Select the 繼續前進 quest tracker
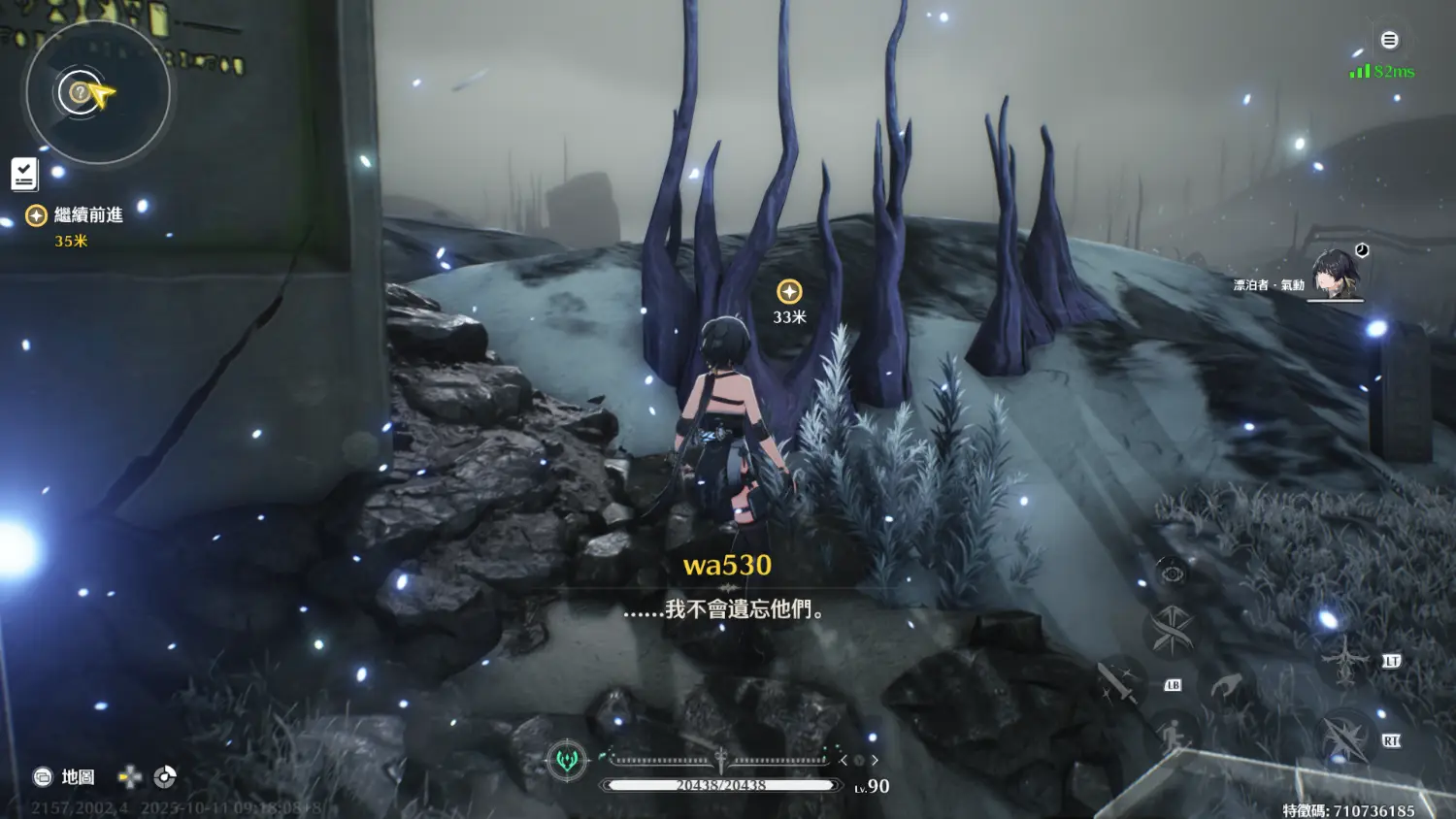The height and width of the screenshot is (819, 1456). tap(86, 215)
